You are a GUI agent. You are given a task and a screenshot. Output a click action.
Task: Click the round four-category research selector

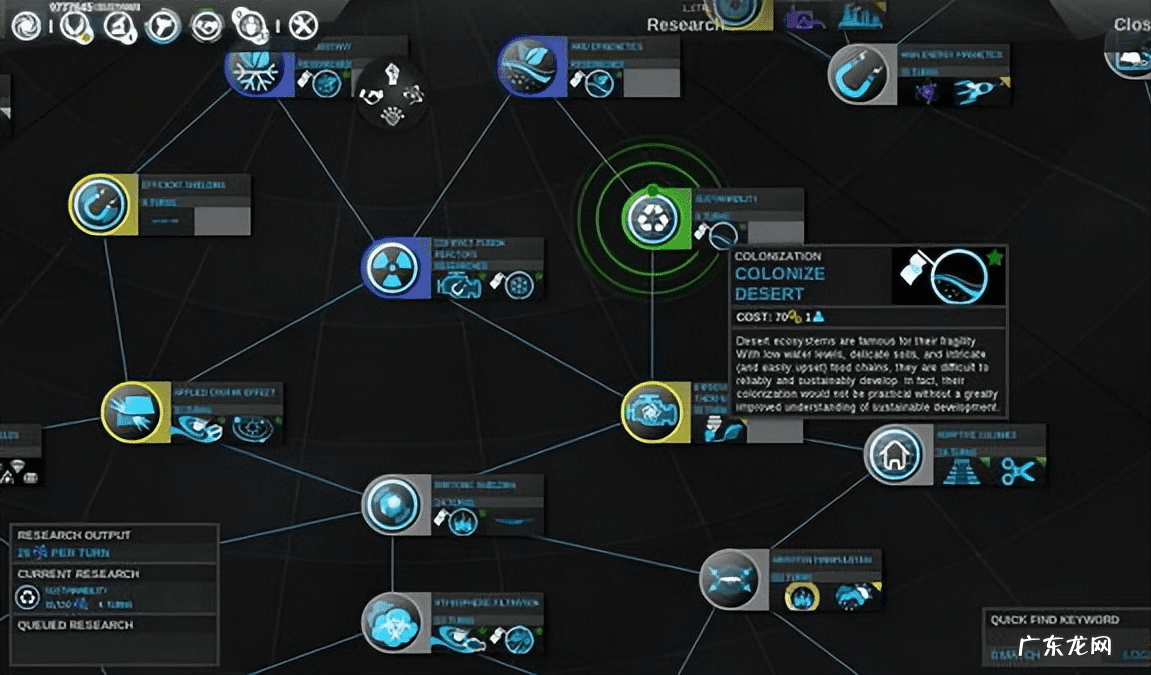click(391, 93)
